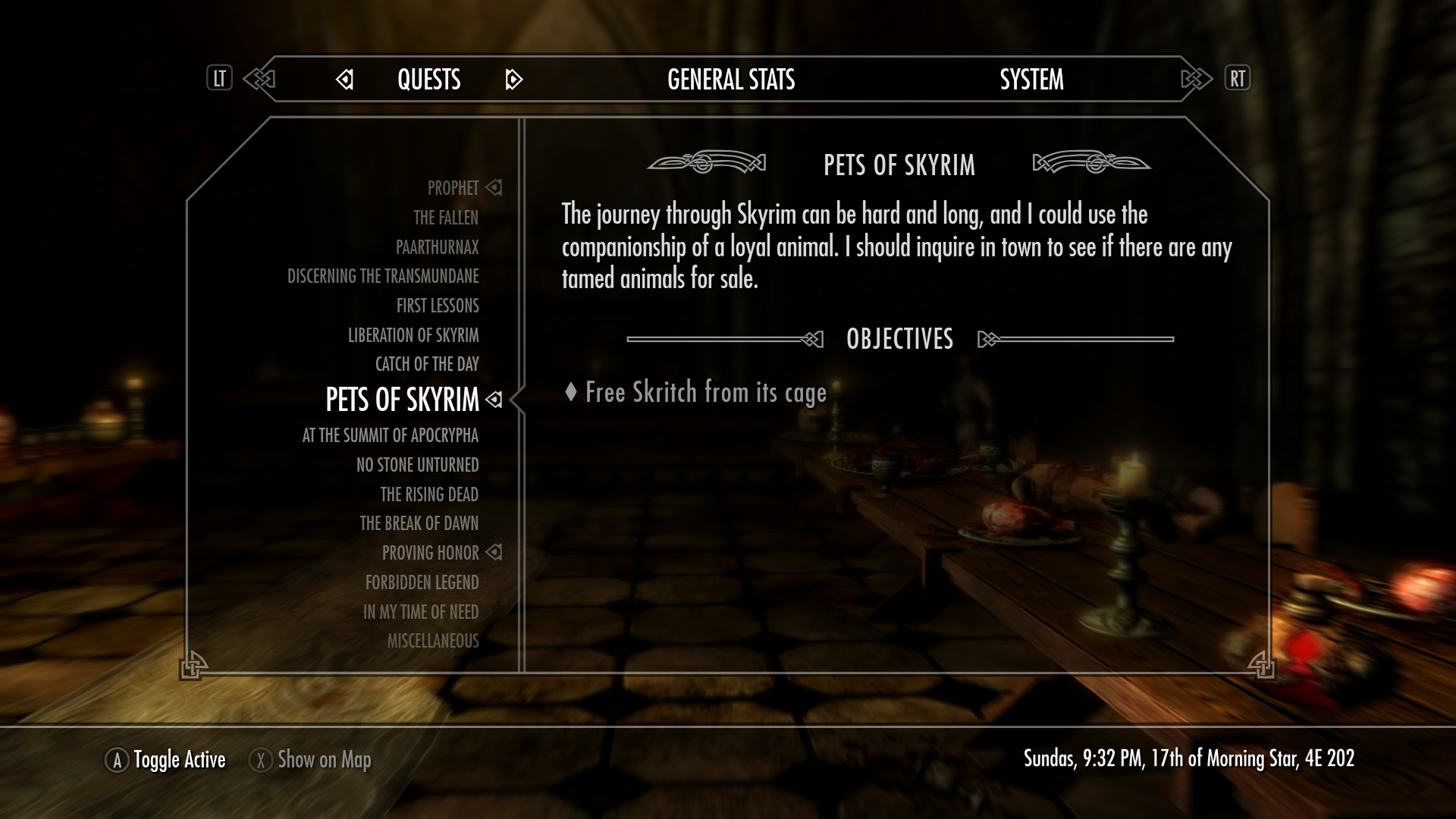Image resolution: width=1456 pixels, height=819 pixels.
Task: Click the X button icon at bottom
Action: tap(260, 759)
